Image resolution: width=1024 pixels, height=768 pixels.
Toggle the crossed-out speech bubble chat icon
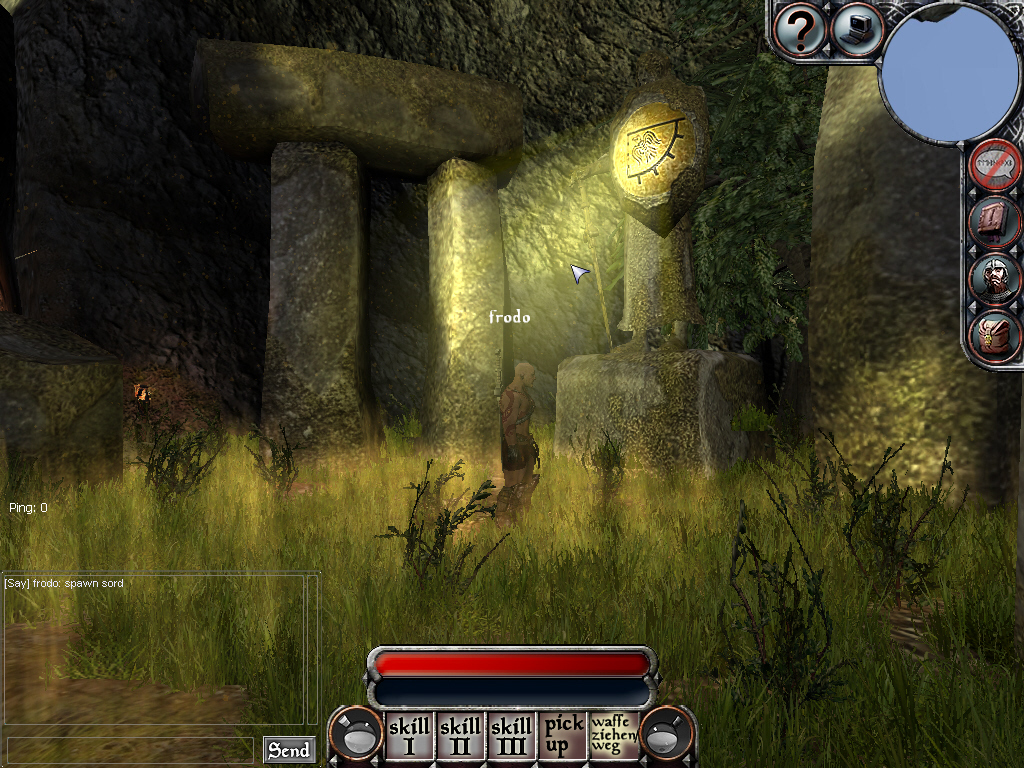point(996,165)
